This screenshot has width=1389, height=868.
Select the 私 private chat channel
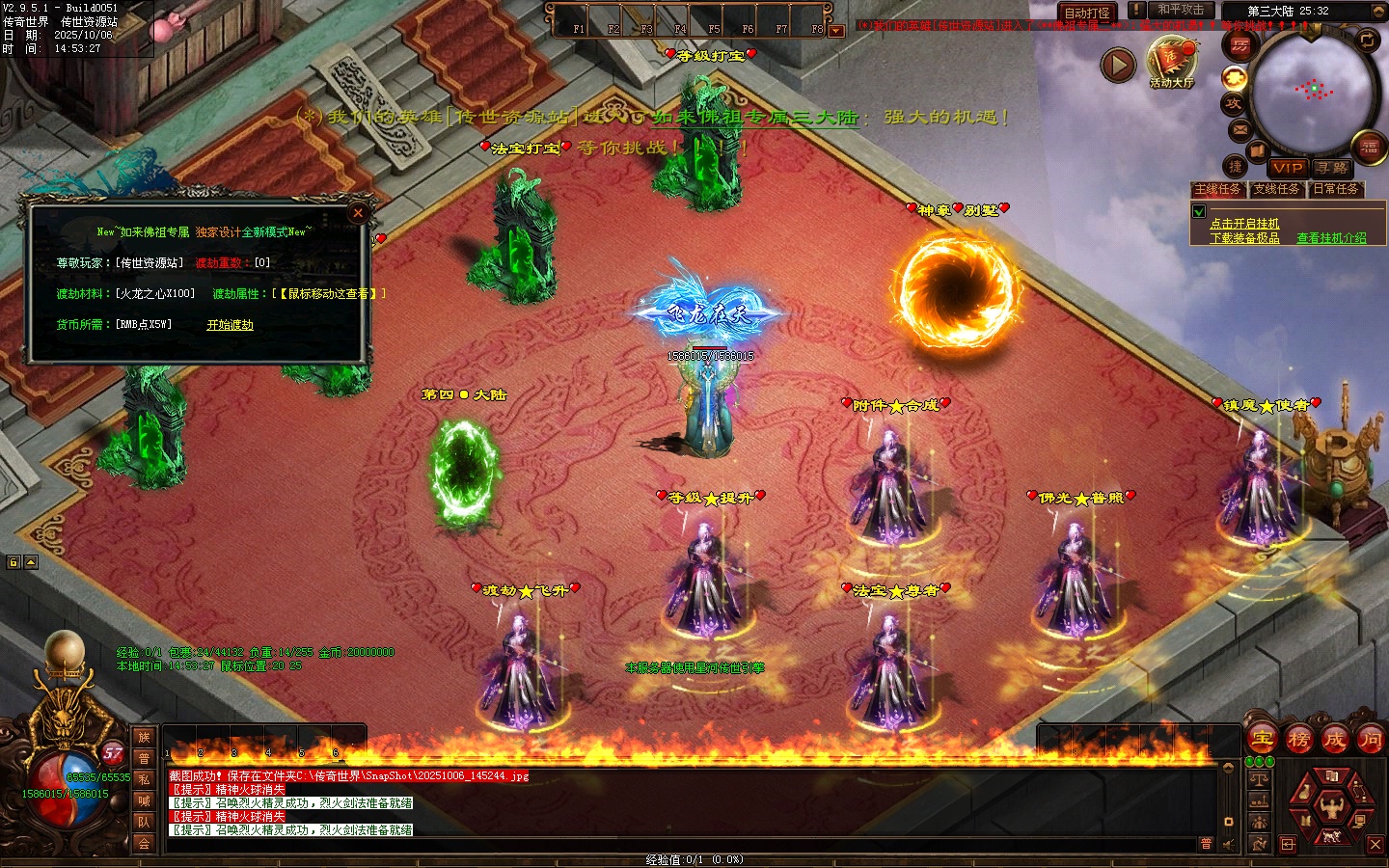pyautogui.click(x=144, y=779)
